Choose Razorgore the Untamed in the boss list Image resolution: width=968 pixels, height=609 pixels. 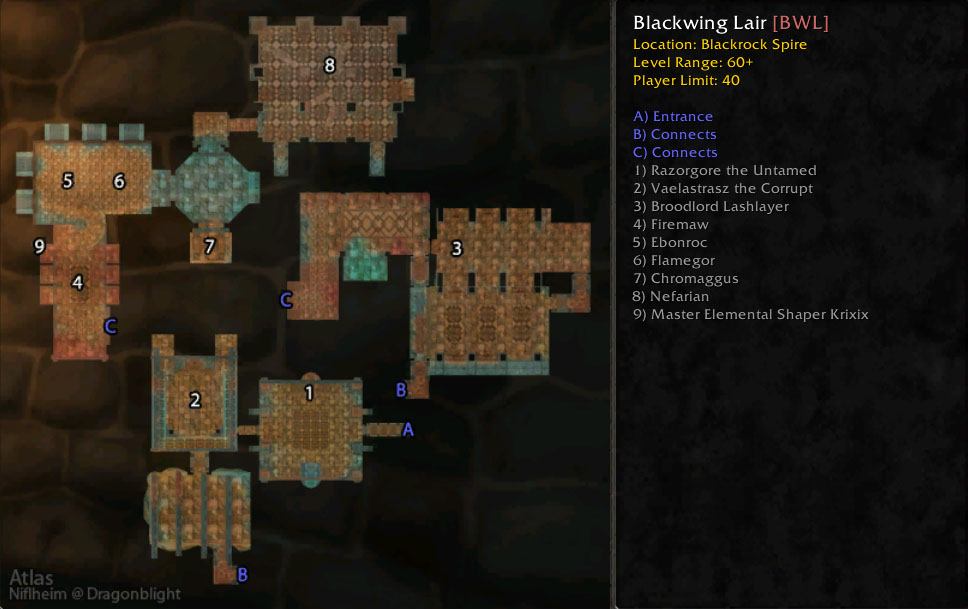click(x=725, y=171)
